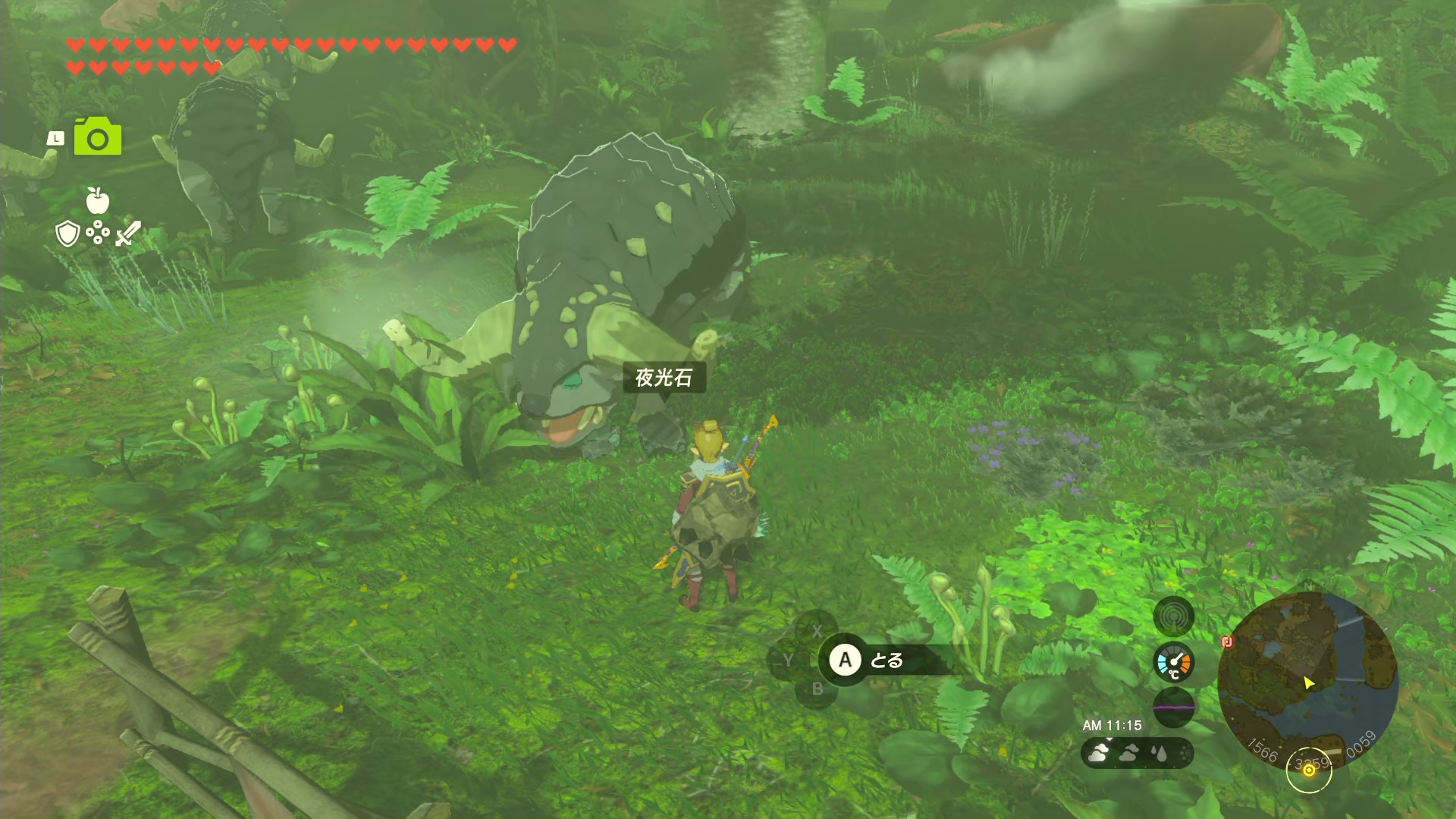This screenshot has width=1456, height=819.
Task: Check the temperature gauge icon
Action: coord(1173,662)
